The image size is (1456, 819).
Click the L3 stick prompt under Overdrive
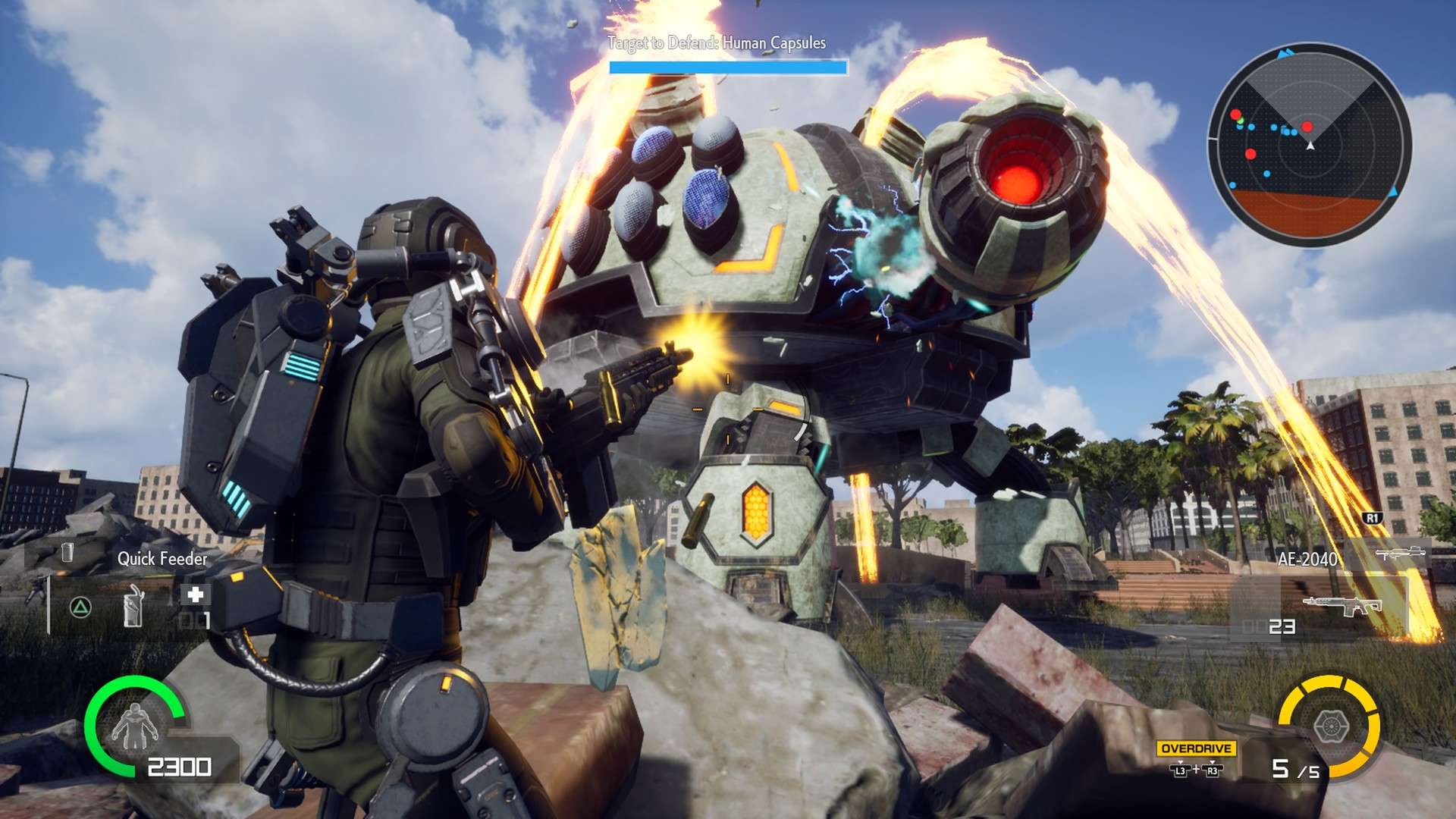click(1181, 771)
